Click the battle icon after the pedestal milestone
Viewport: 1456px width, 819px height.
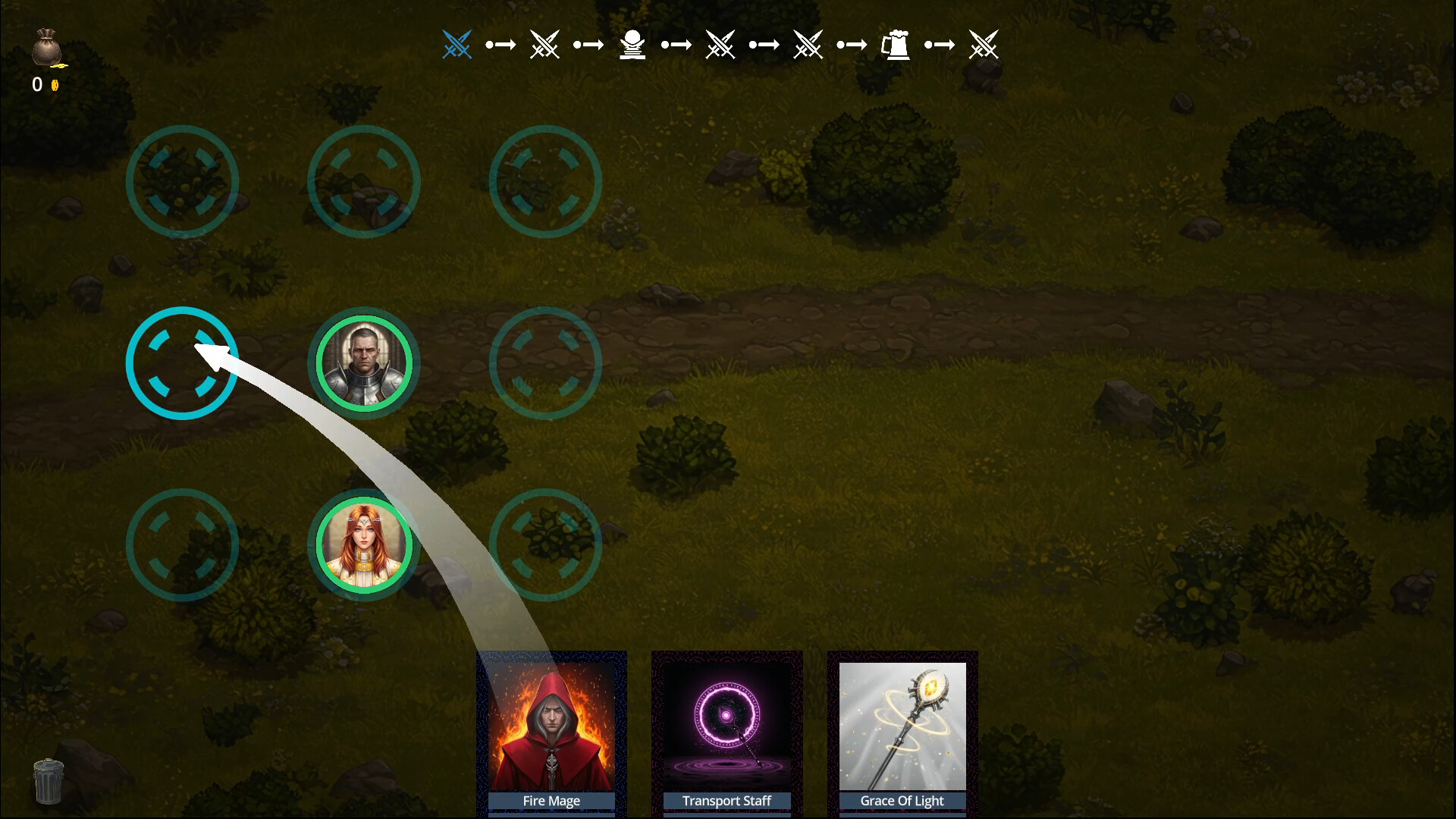(720, 44)
